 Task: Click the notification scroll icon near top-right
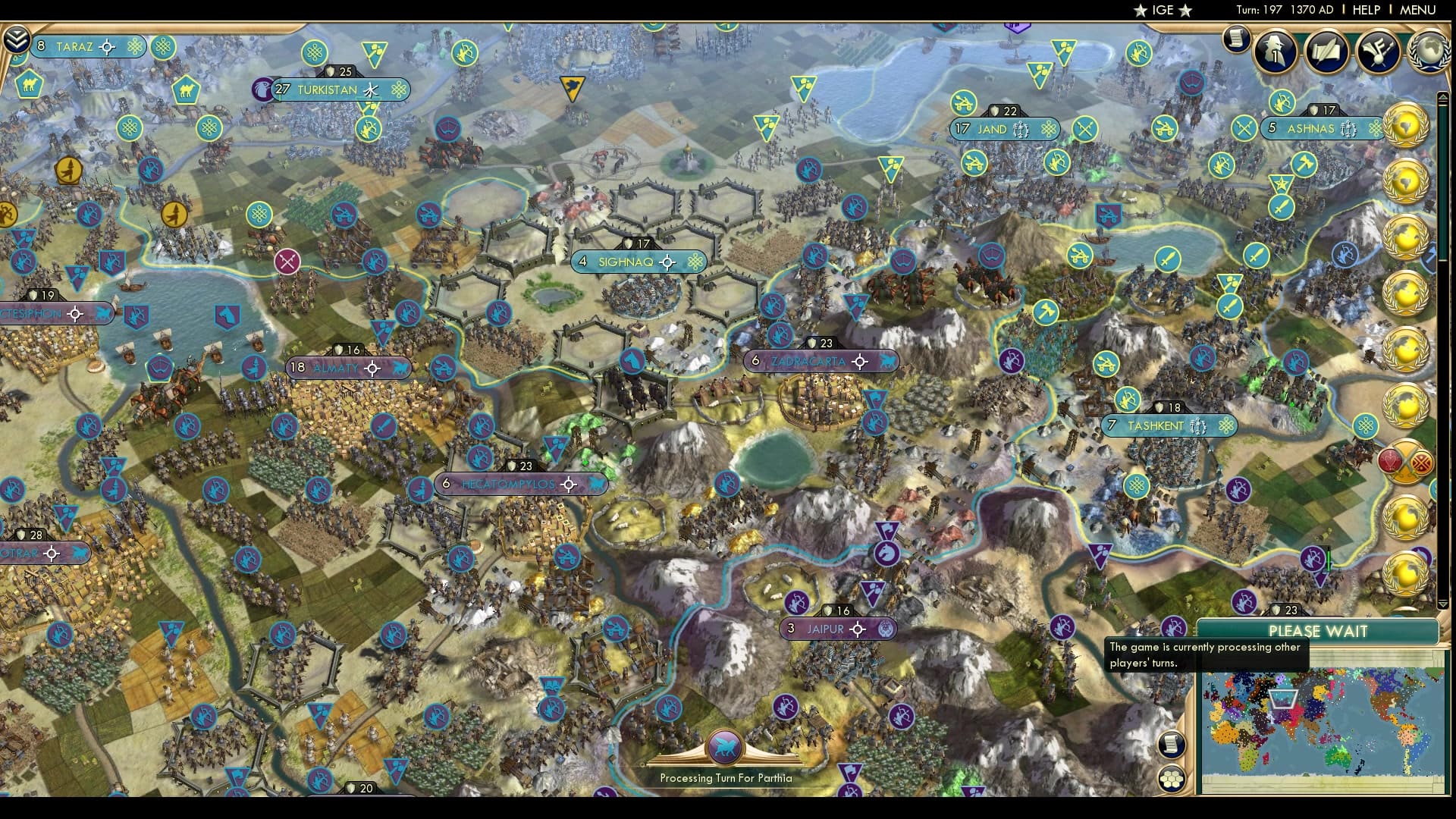1236,38
